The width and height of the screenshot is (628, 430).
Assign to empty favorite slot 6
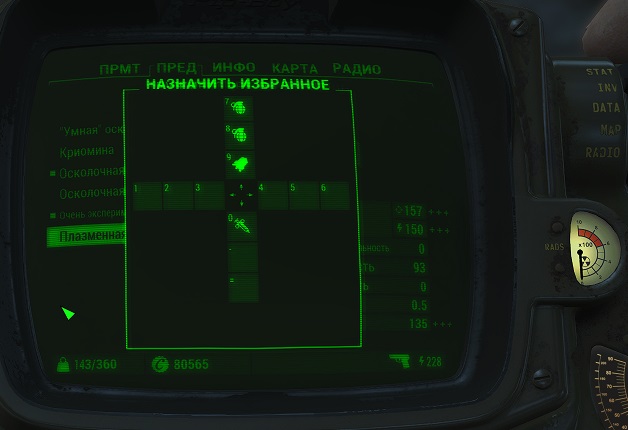point(335,196)
